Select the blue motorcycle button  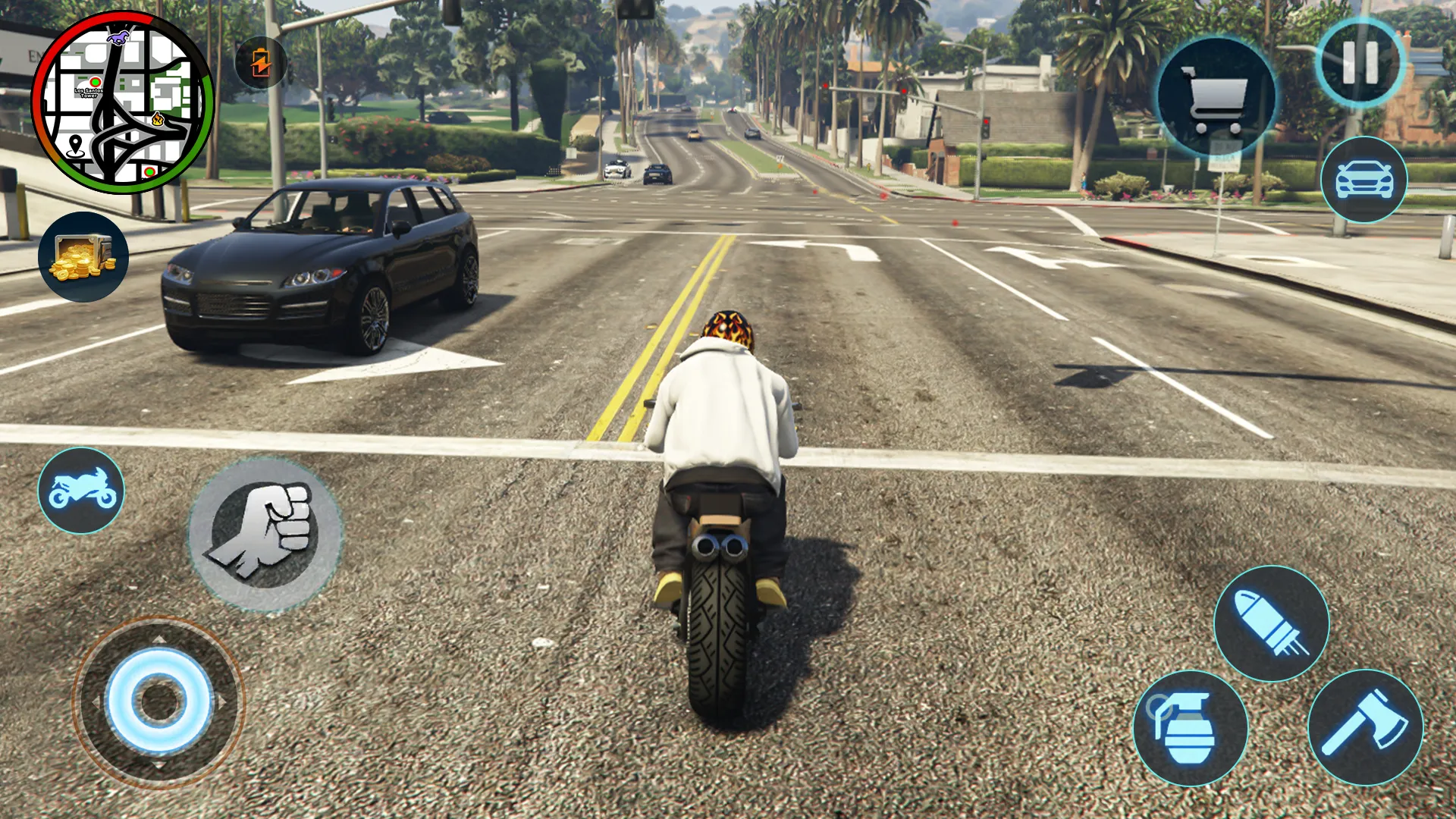(x=81, y=491)
